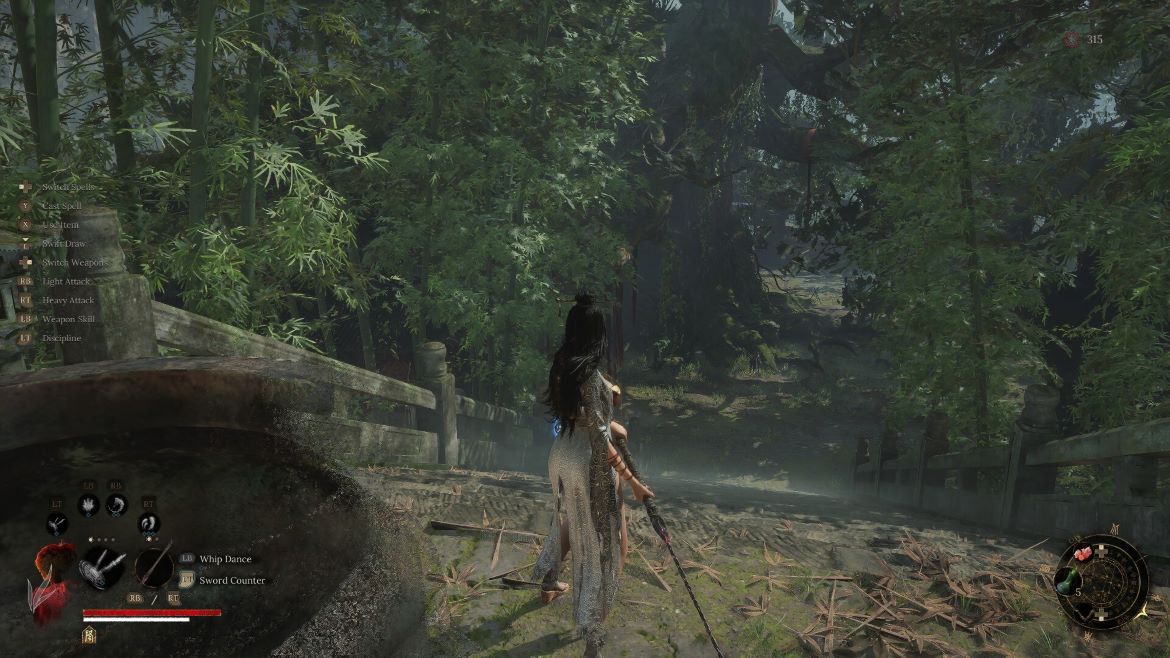
Task: Activate the skill icon under LT
Action: [57, 523]
